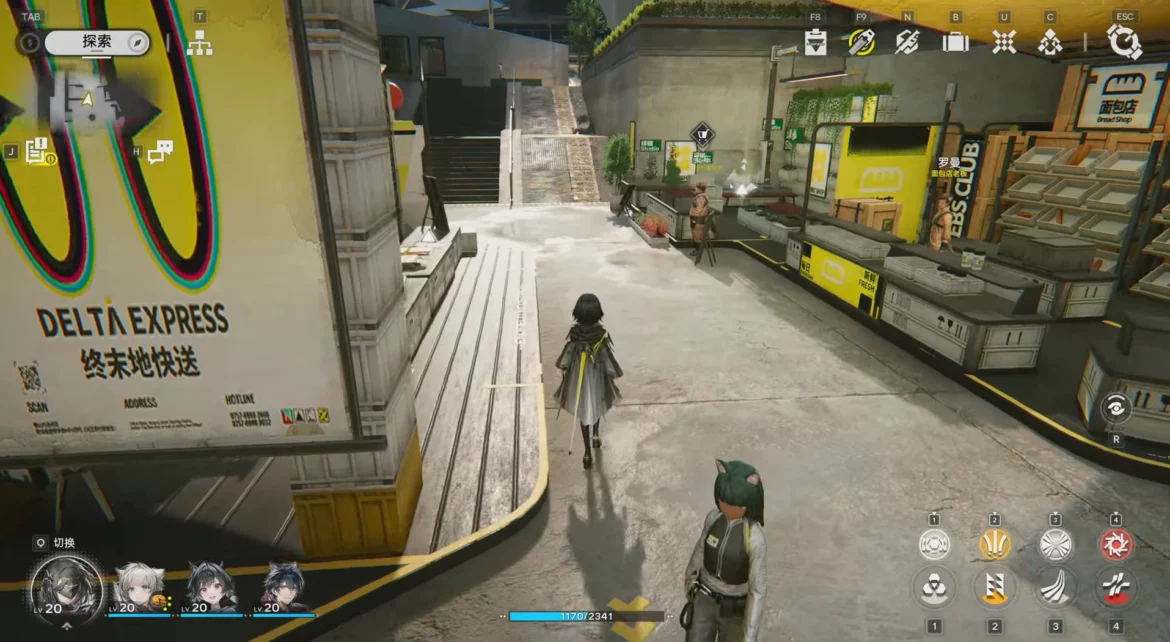Open the chat speech bubbles icon
This screenshot has height=642, width=1170.
[x=160, y=152]
